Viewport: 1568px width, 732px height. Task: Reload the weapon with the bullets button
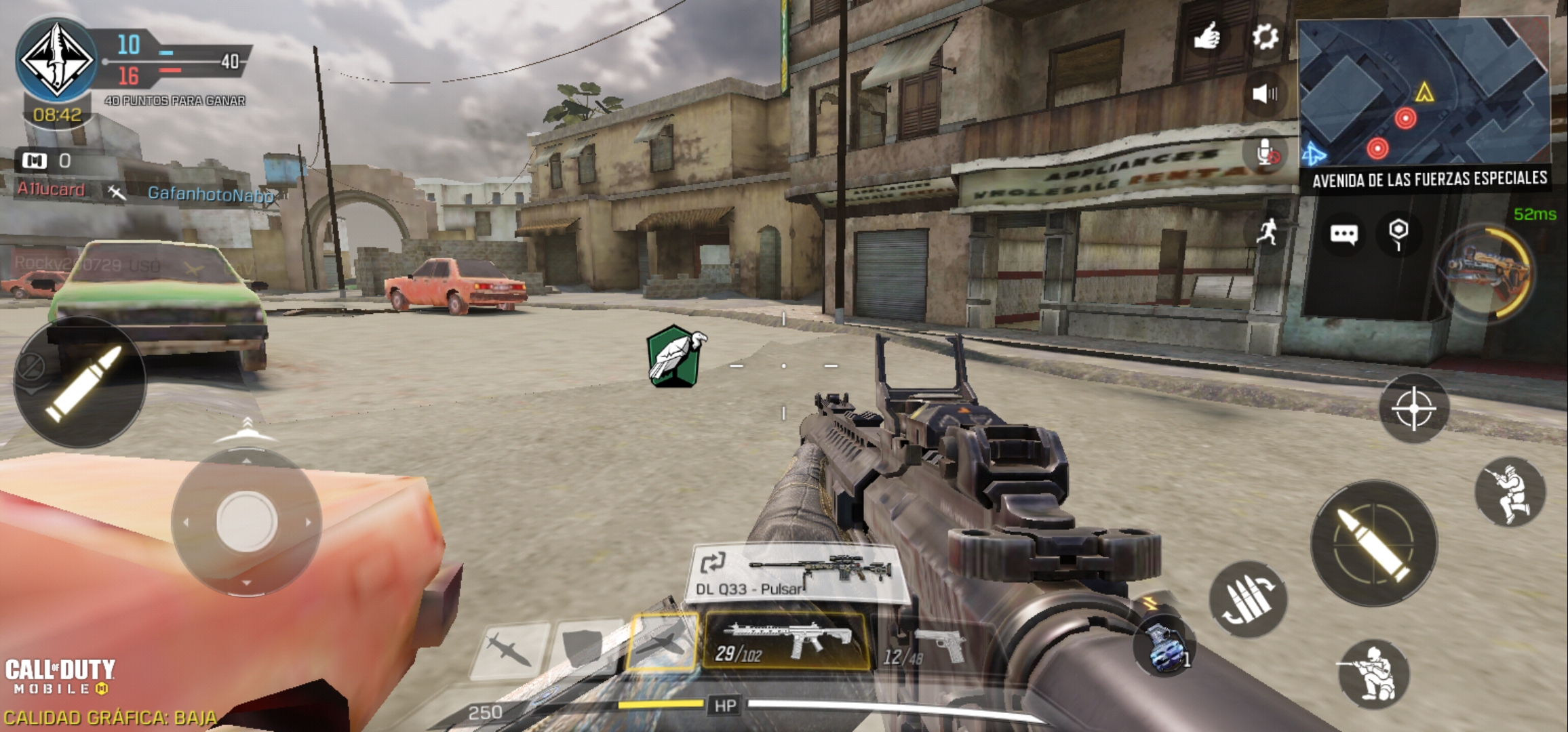[1248, 599]
